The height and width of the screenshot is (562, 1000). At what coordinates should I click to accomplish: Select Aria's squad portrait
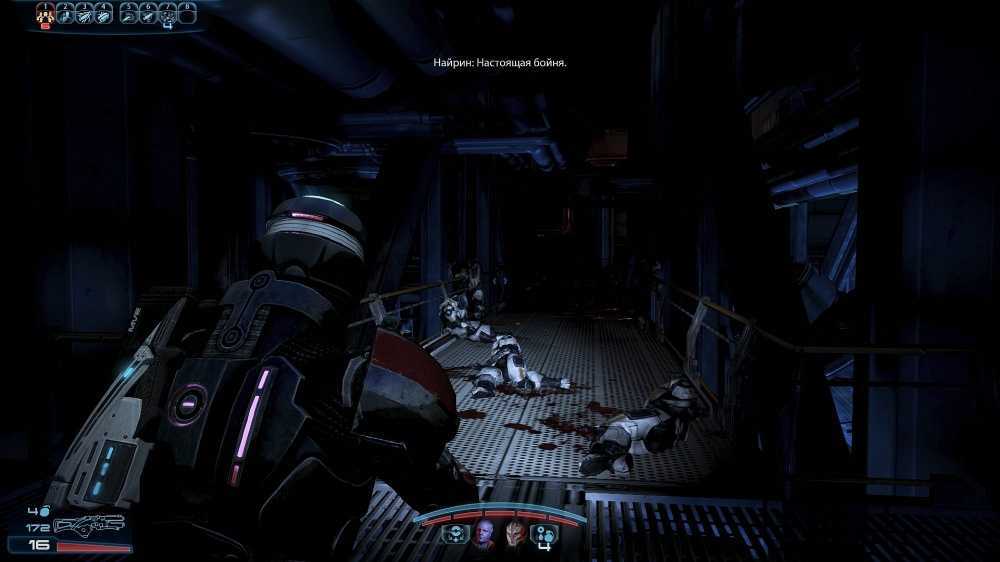pos(485,531)
